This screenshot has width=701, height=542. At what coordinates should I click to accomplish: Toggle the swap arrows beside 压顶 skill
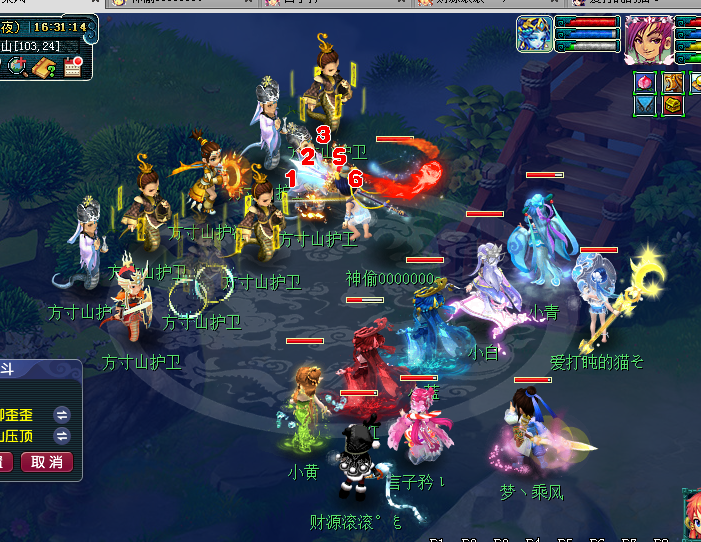click(x=62, y=436)
